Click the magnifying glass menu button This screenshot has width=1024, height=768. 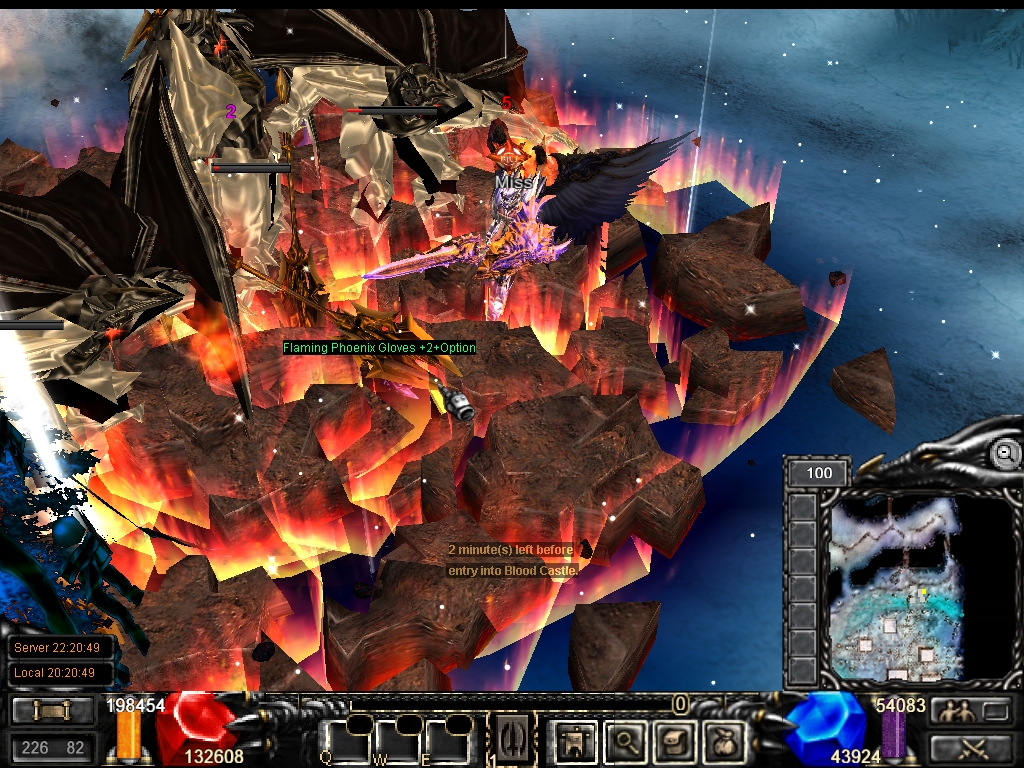click(x=626, y=741)
